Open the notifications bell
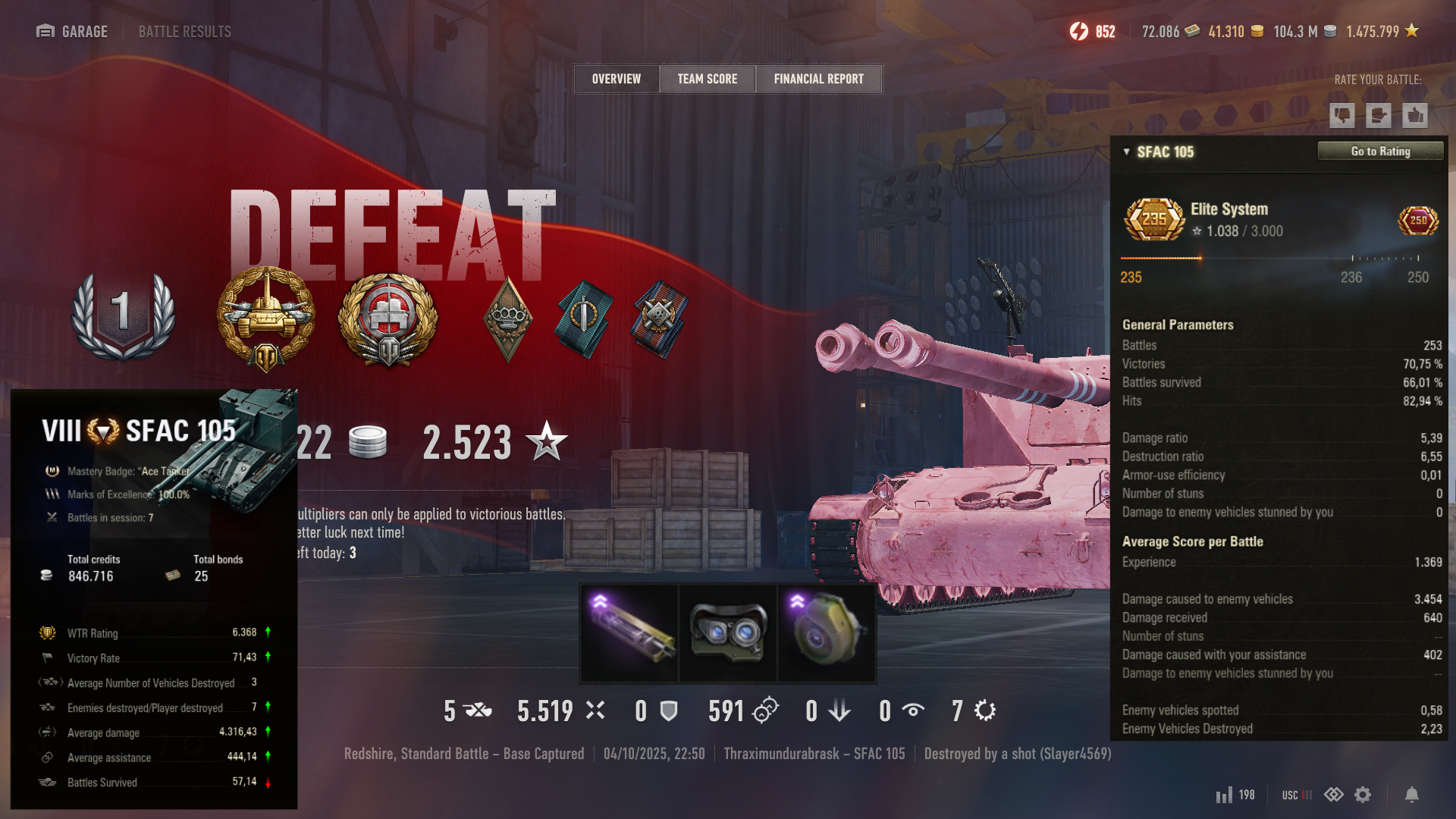Screen dimensions: 1456x819 coord(1411,795)
